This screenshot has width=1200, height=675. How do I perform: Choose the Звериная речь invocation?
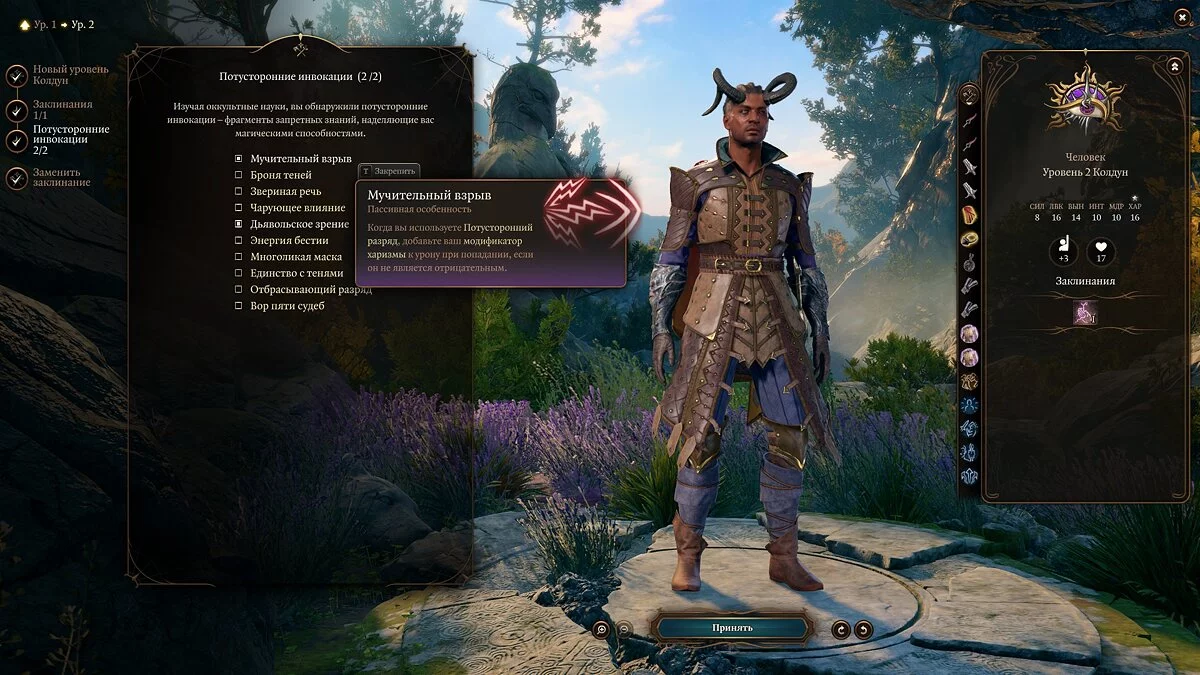(x=239, y=191)
